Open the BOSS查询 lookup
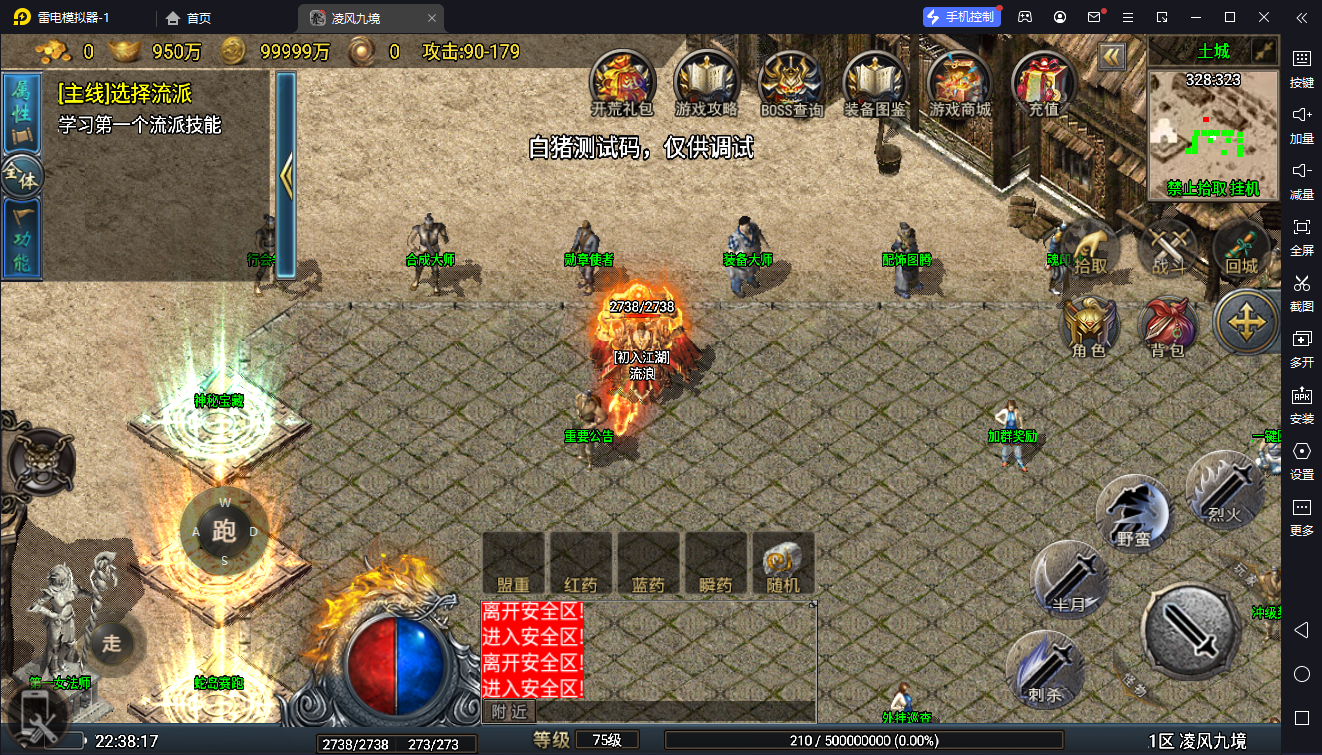Screen dimensions: 1322x755 792,81
